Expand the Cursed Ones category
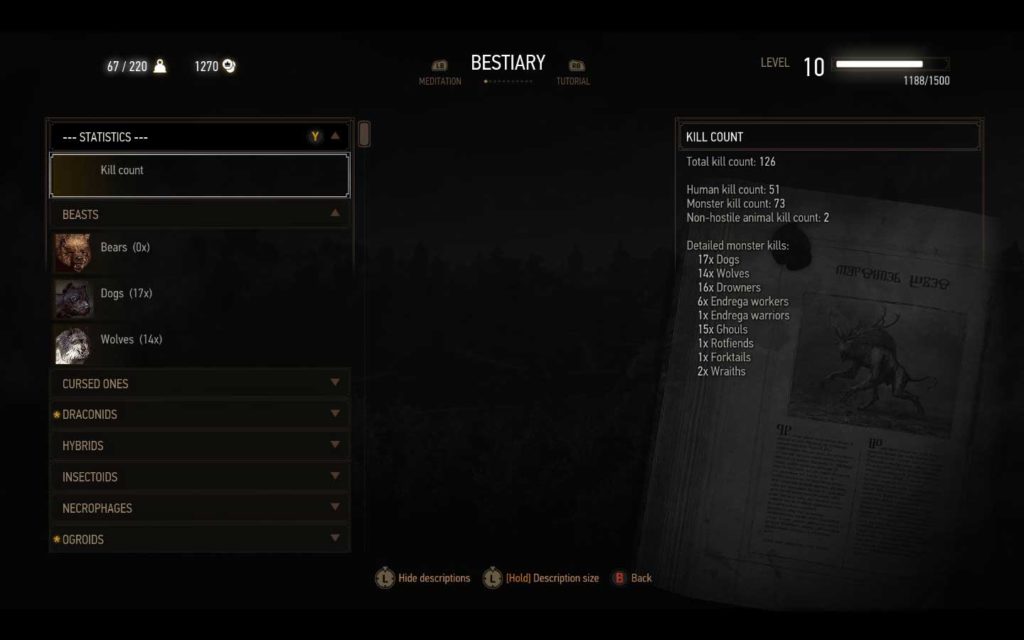Screen dimensions: 1024x640 coord(200,383)
